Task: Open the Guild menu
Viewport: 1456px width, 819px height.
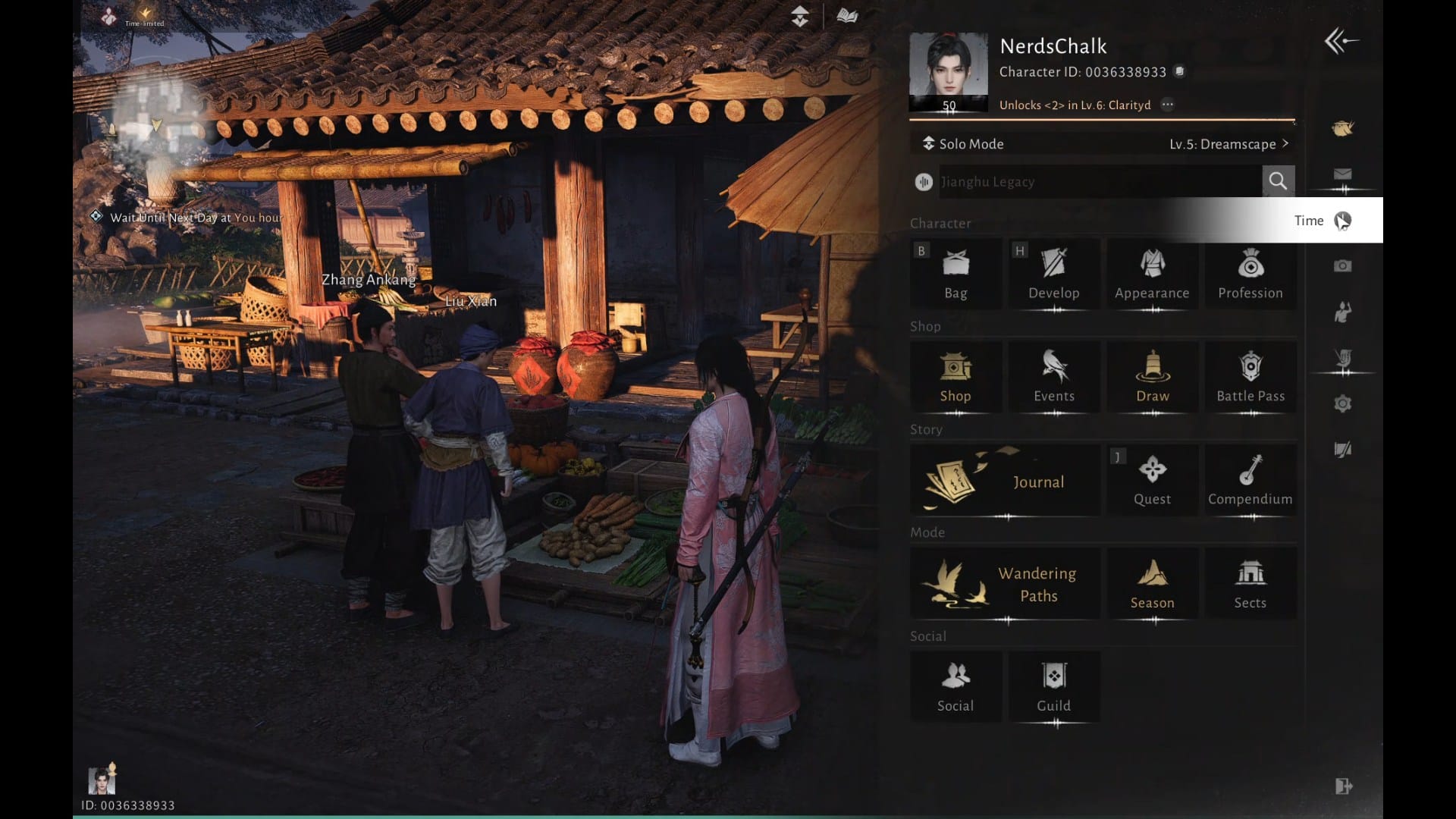Action: click(x=1053, y=687)
